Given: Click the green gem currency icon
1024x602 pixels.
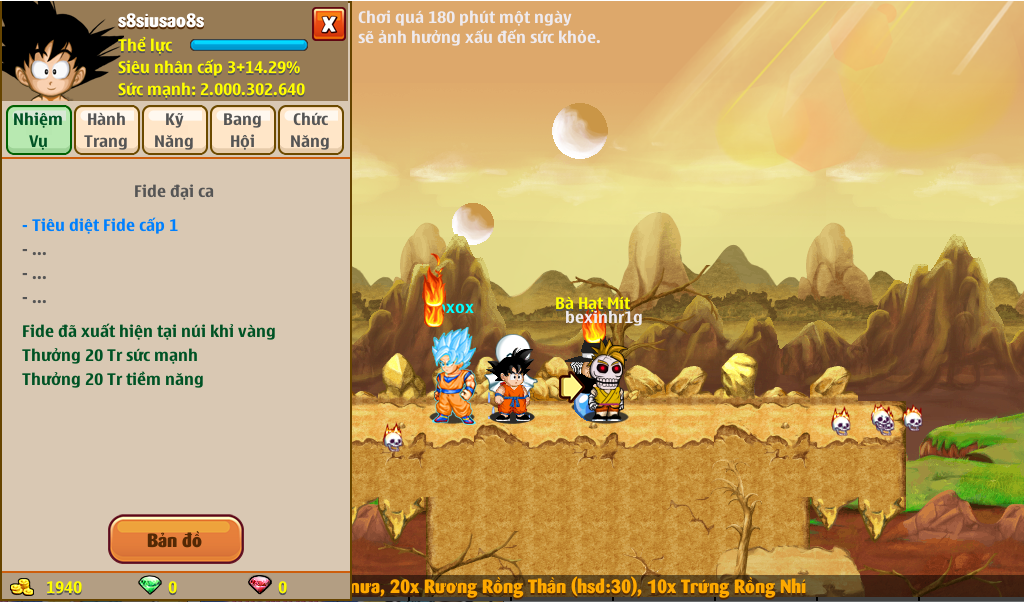Looking at the screenshot, I should coord(148,586).
